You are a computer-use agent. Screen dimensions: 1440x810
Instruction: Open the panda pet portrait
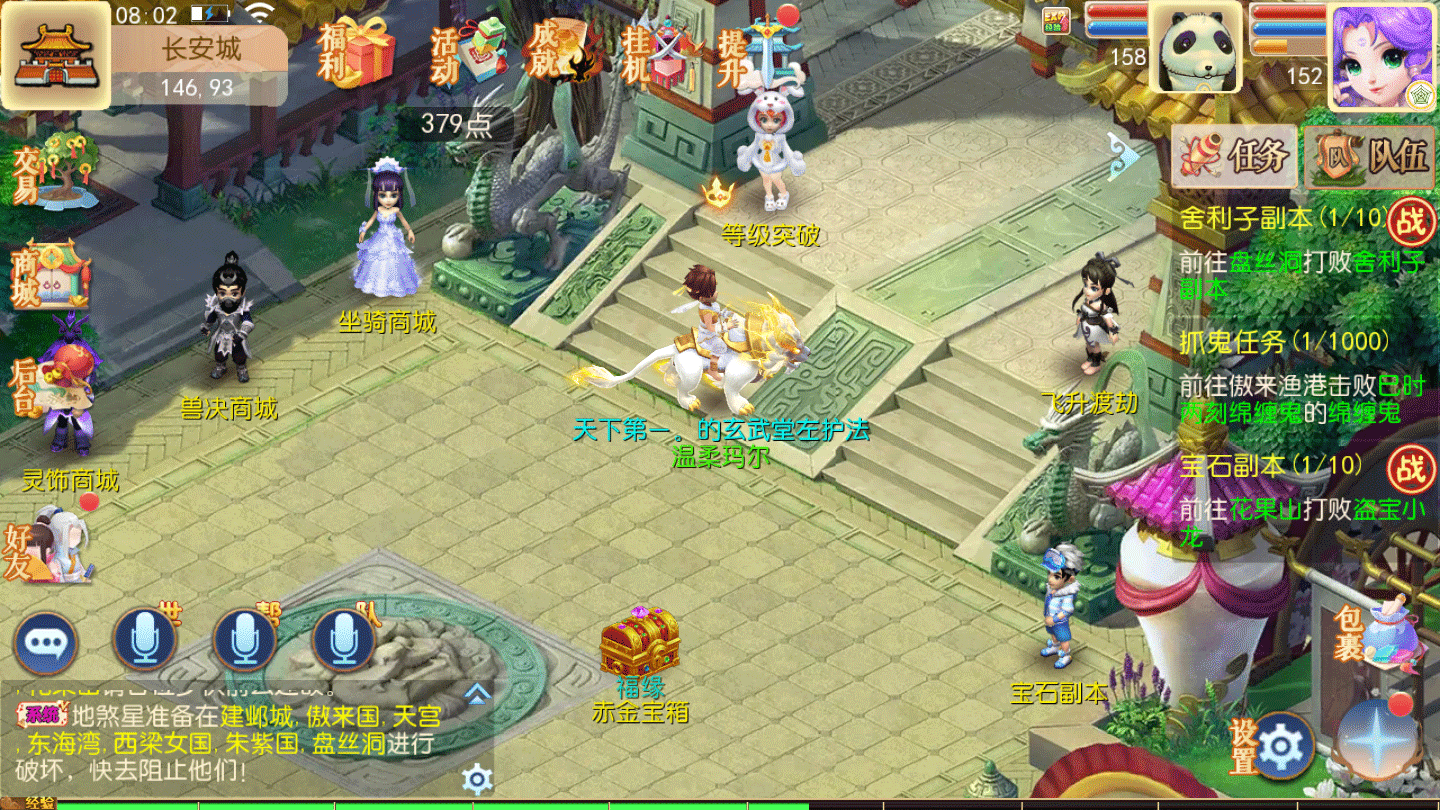pos(1194,50)
